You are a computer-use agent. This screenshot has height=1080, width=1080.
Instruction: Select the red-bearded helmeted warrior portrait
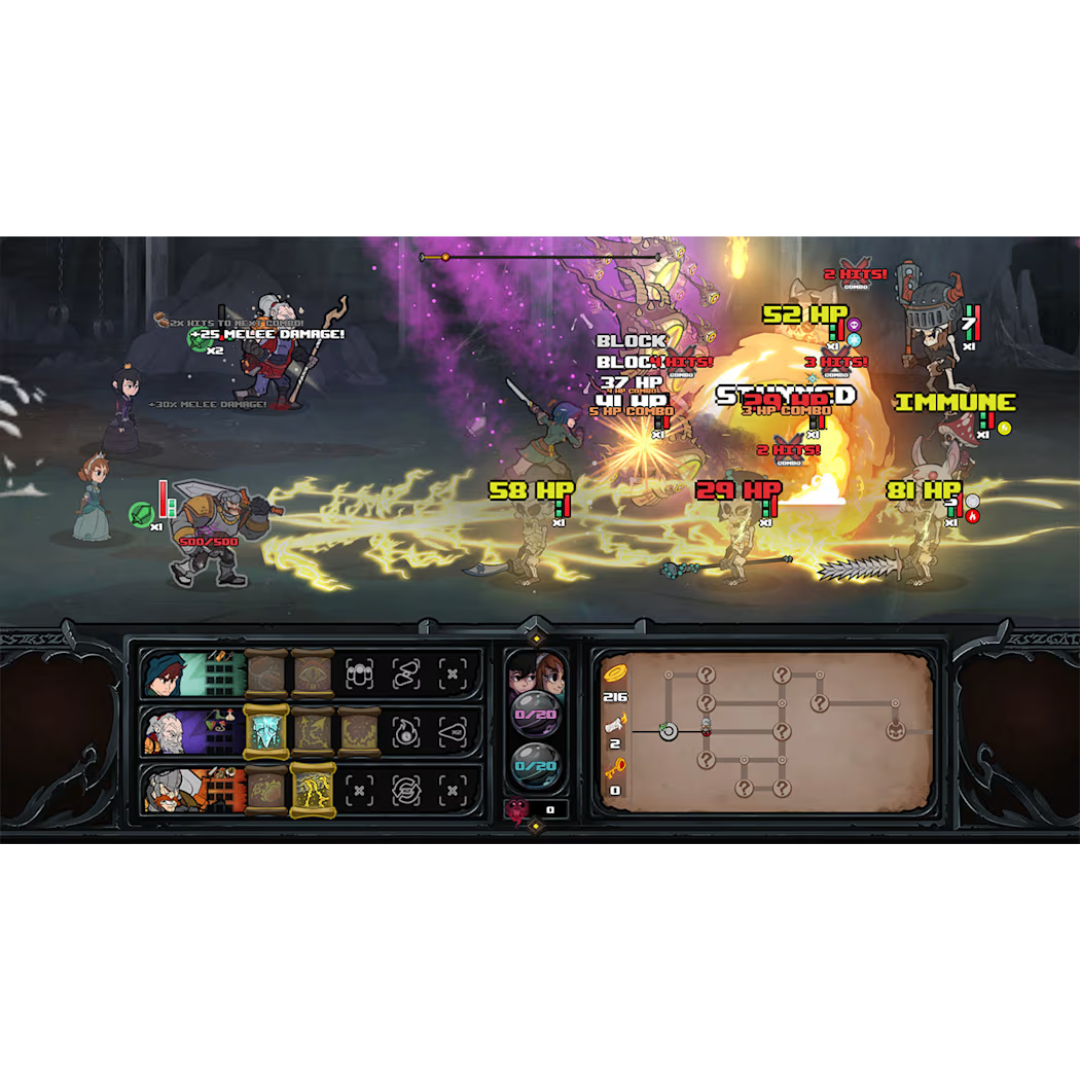[x=162, y=789]
